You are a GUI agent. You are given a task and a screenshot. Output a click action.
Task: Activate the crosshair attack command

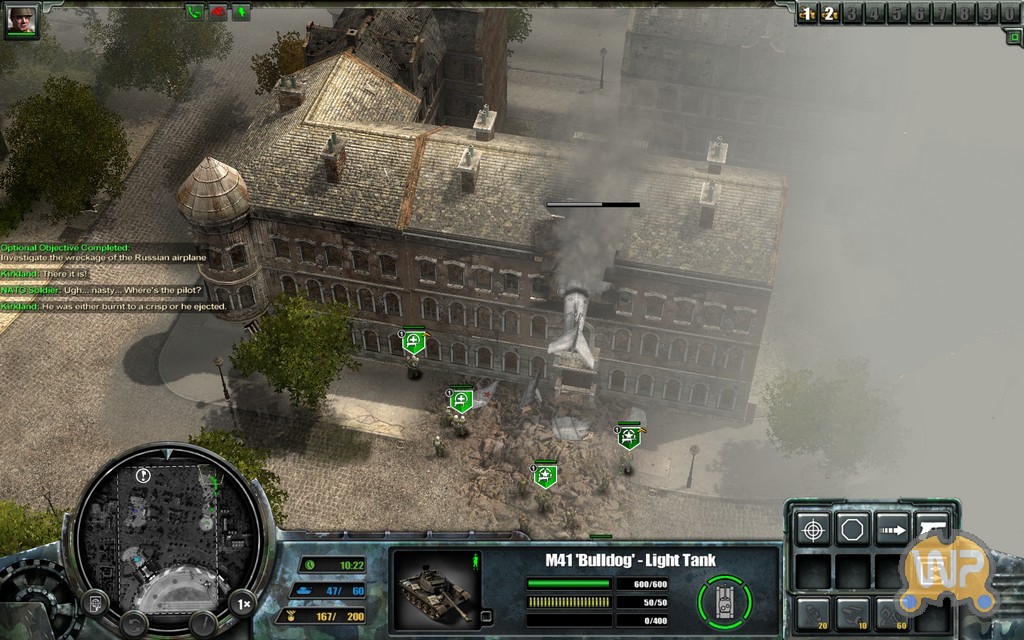coord(812,528)
